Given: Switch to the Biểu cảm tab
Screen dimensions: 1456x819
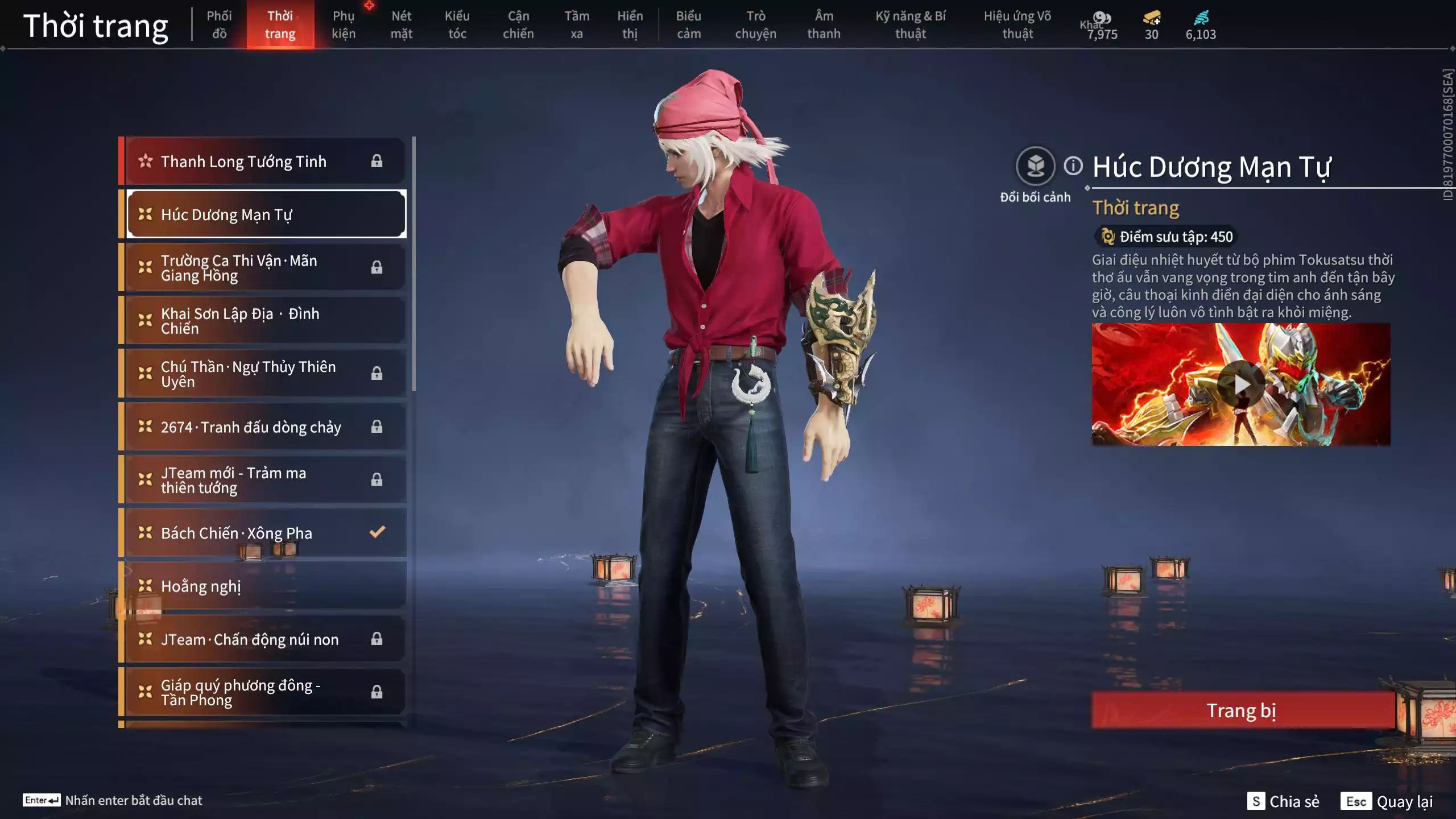Looking at the screenshot, I should coord(688,24).
